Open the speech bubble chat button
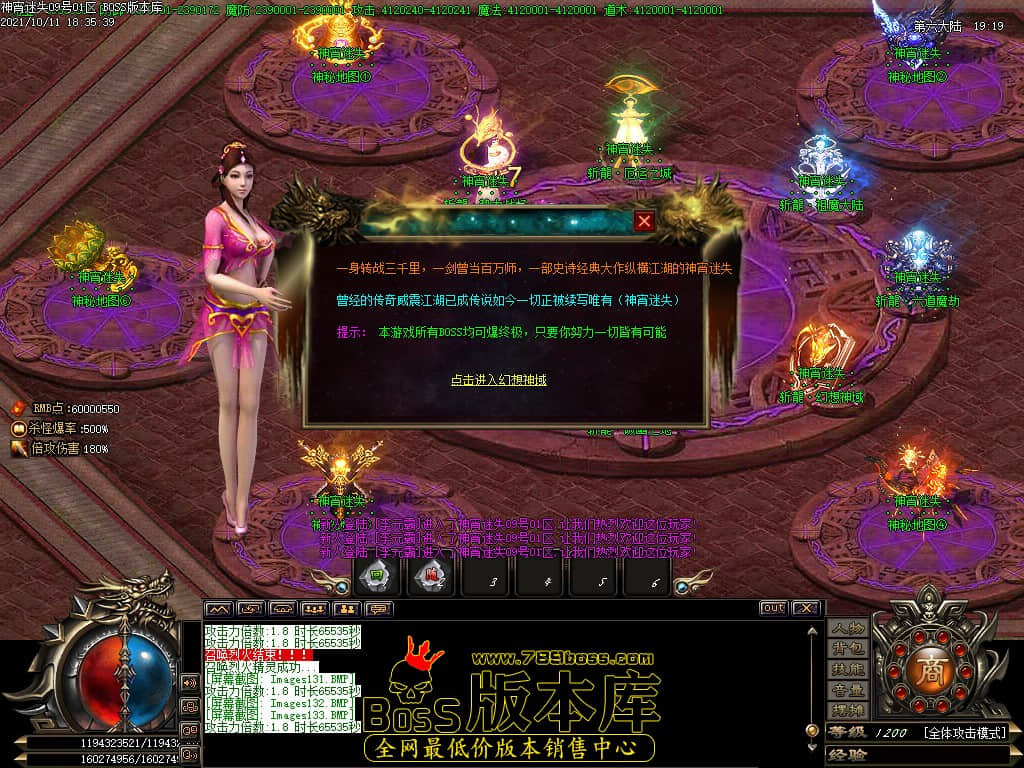This screenshot has width=1024, height=768. tap(379, 608)
